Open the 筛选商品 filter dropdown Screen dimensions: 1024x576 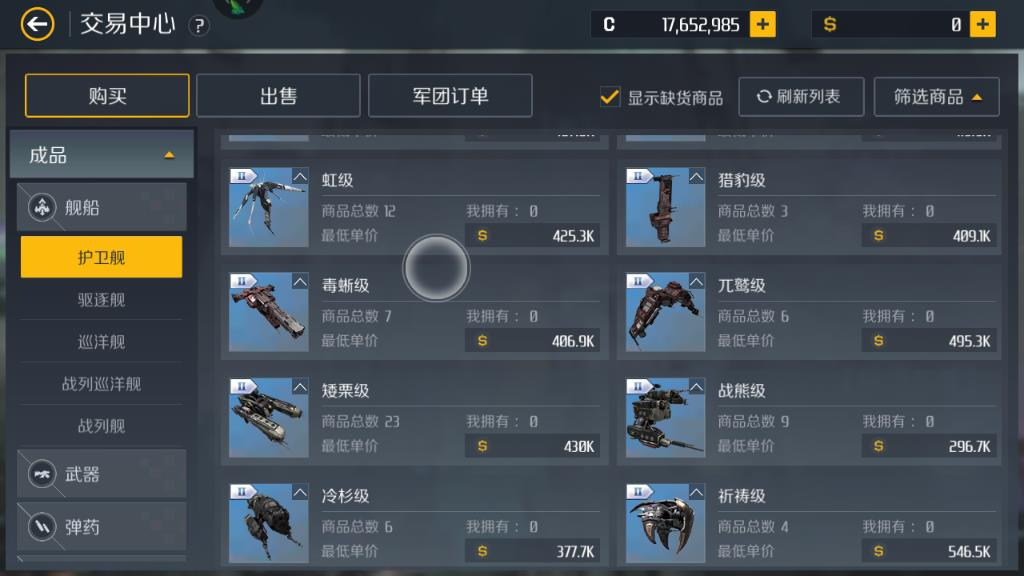tap(936, 97)
